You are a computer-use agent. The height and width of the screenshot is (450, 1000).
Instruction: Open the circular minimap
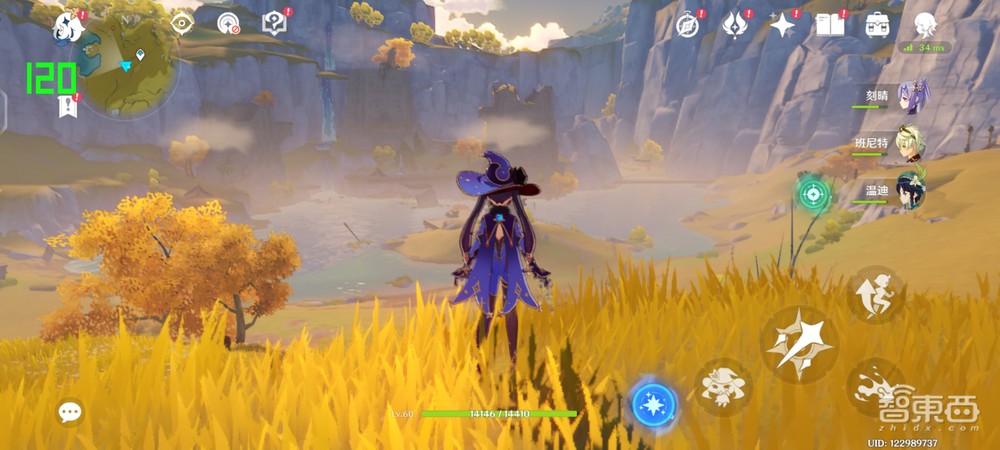pyautogui.click(x=125, y=65)
